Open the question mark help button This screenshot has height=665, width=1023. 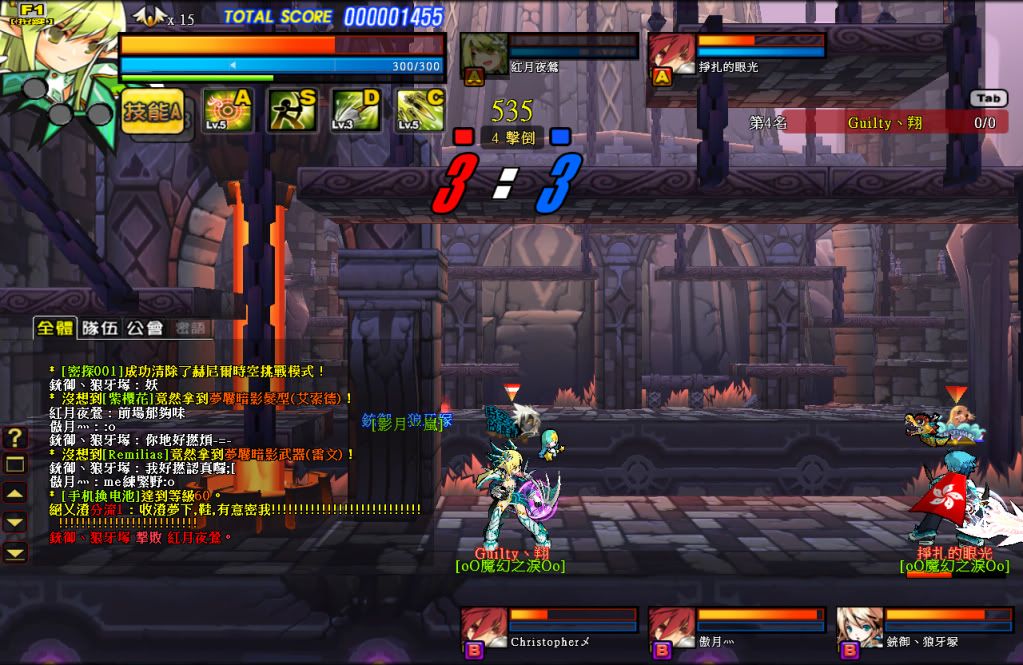click(x=15, y=437)
